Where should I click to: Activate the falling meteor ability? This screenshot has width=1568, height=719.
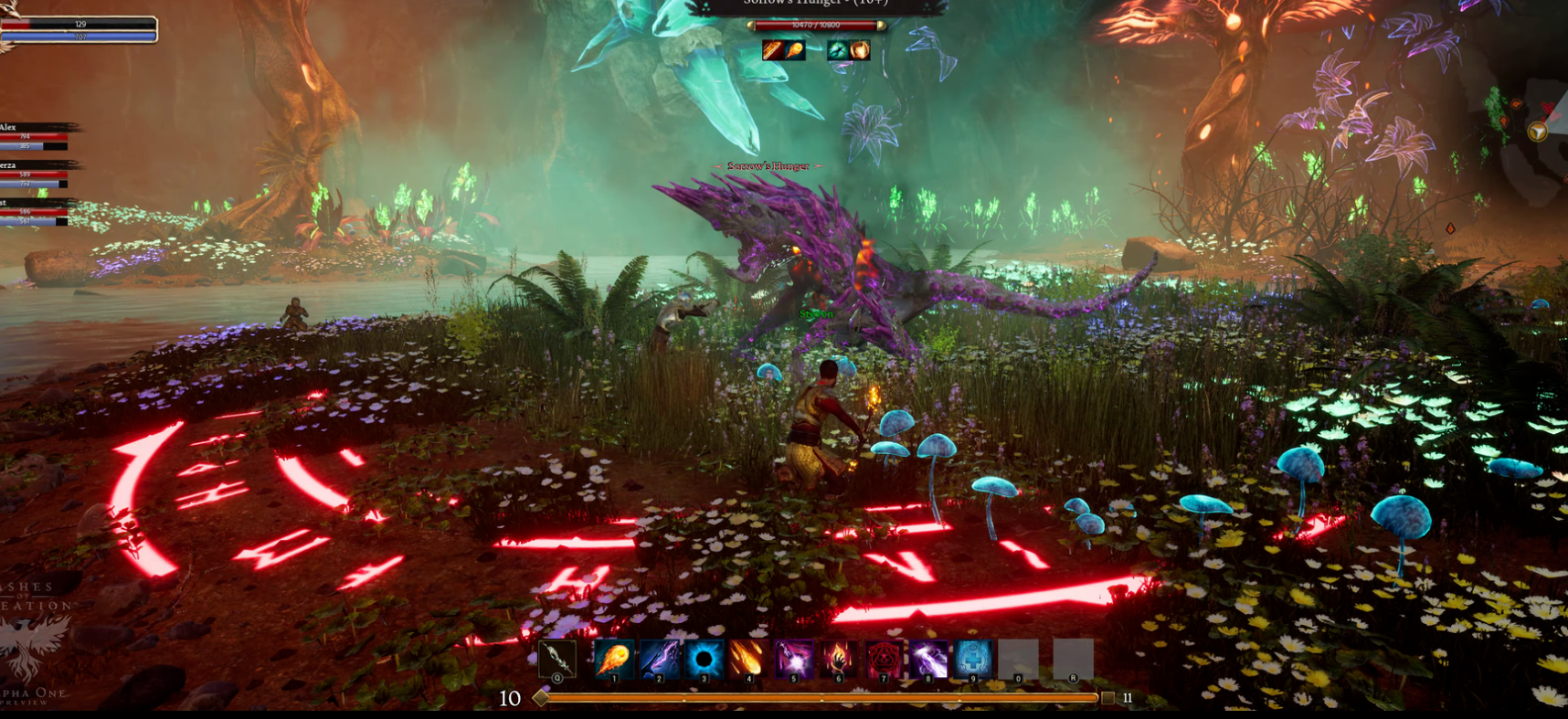[747, 659]
